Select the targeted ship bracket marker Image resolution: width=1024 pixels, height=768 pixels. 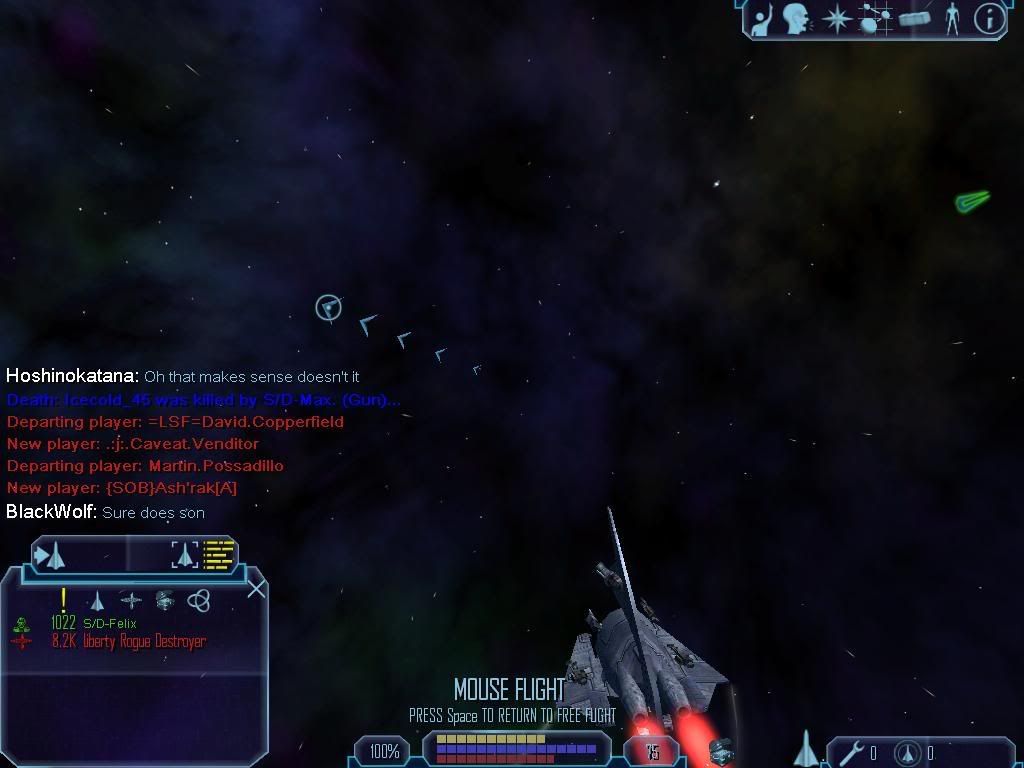click(328, 307)
